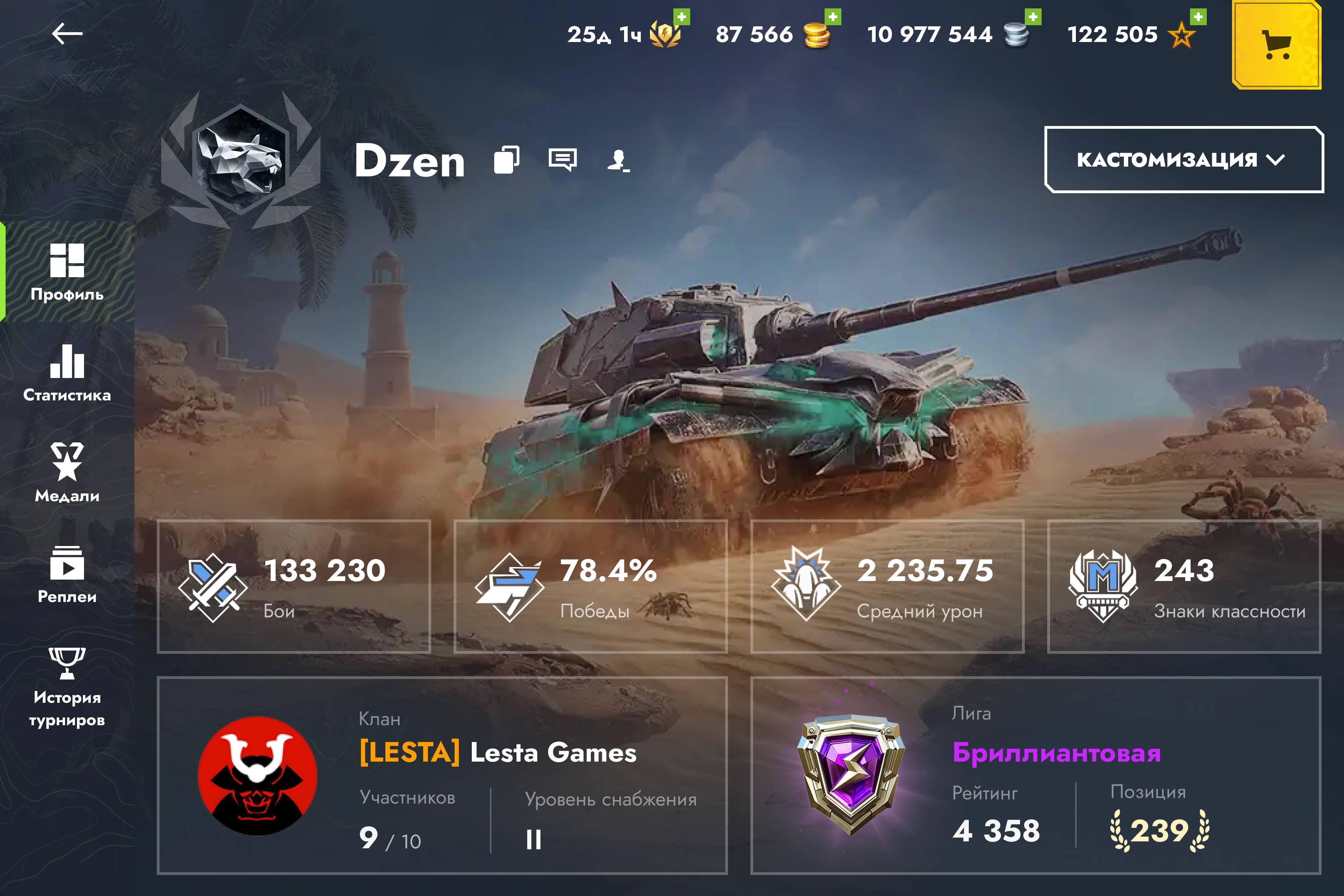
Task: Select the Победы win rate card
Action: point(590,586)
